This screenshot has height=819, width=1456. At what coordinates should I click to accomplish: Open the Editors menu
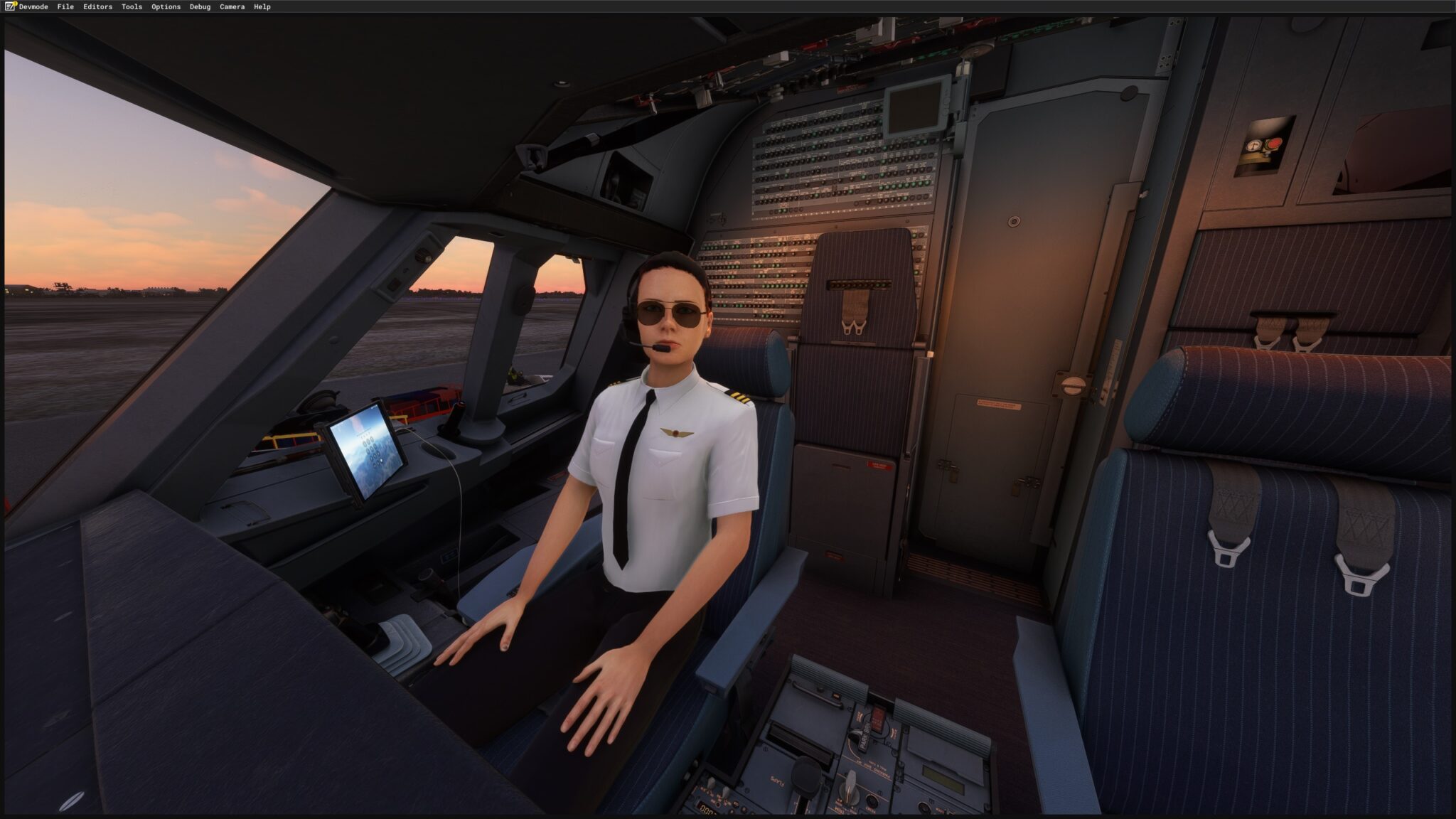click(97, 6)
